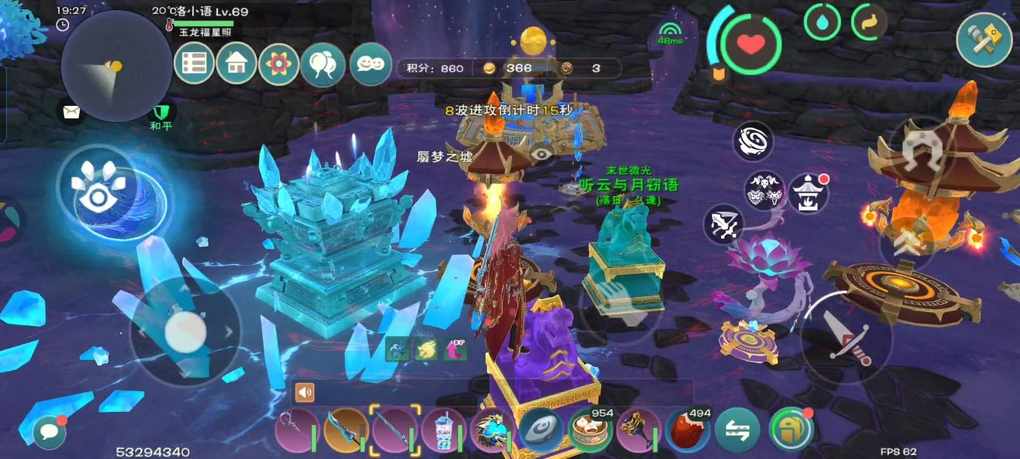1020x459 pixels.
Task: Swap hotbar with the arrows button
Action: point(737,430)
